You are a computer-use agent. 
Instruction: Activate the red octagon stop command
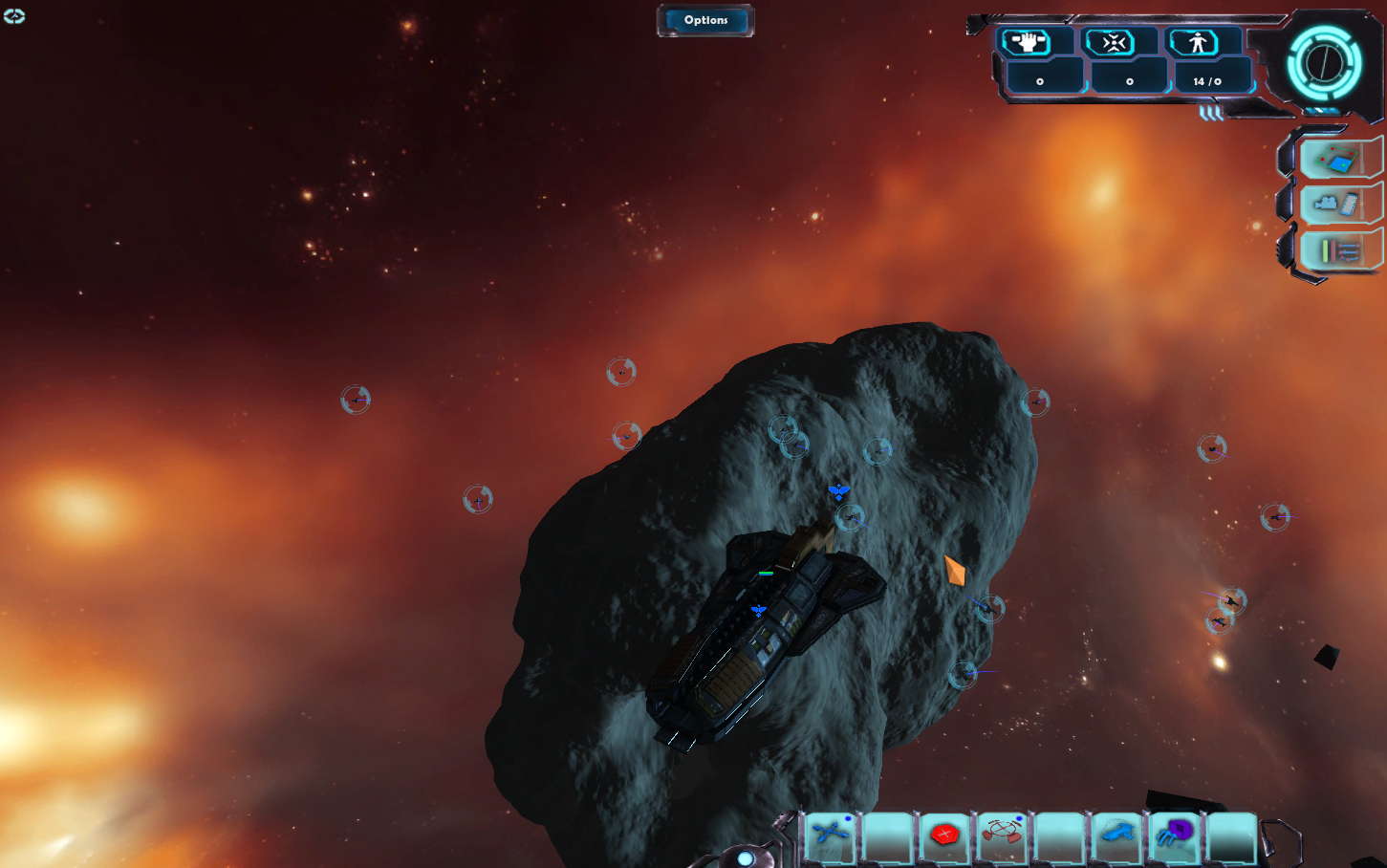pos(944,834)
